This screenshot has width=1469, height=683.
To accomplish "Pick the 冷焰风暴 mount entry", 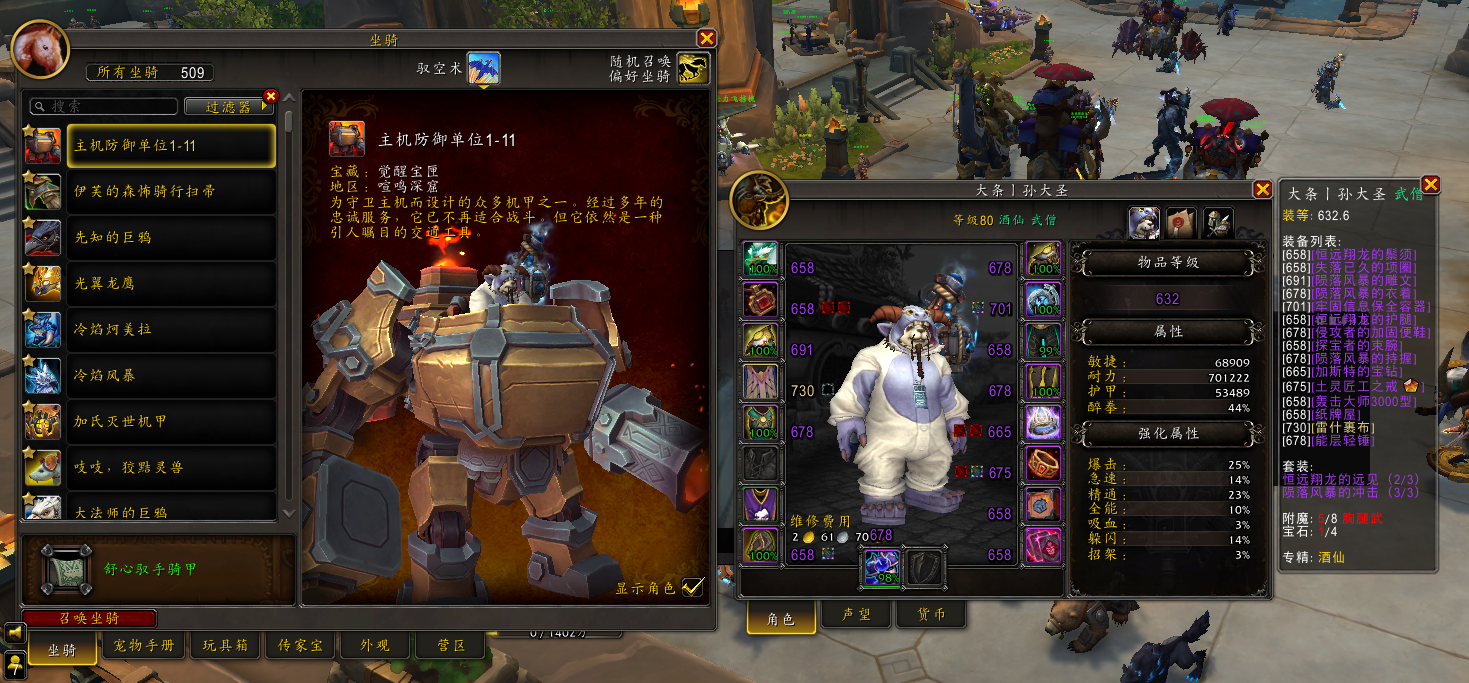I will (171, 375).
